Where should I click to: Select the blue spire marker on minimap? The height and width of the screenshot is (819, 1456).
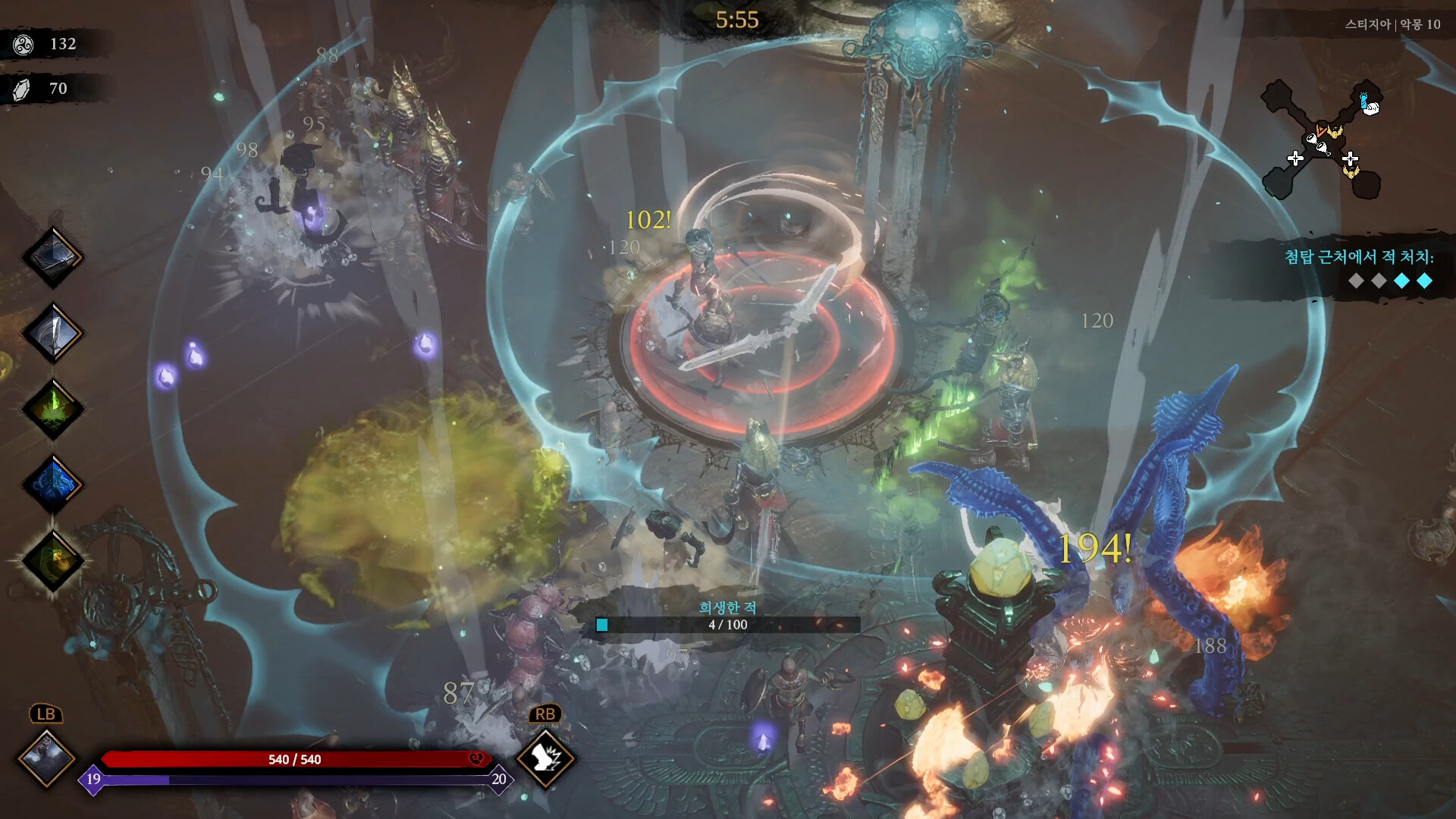1363,99
